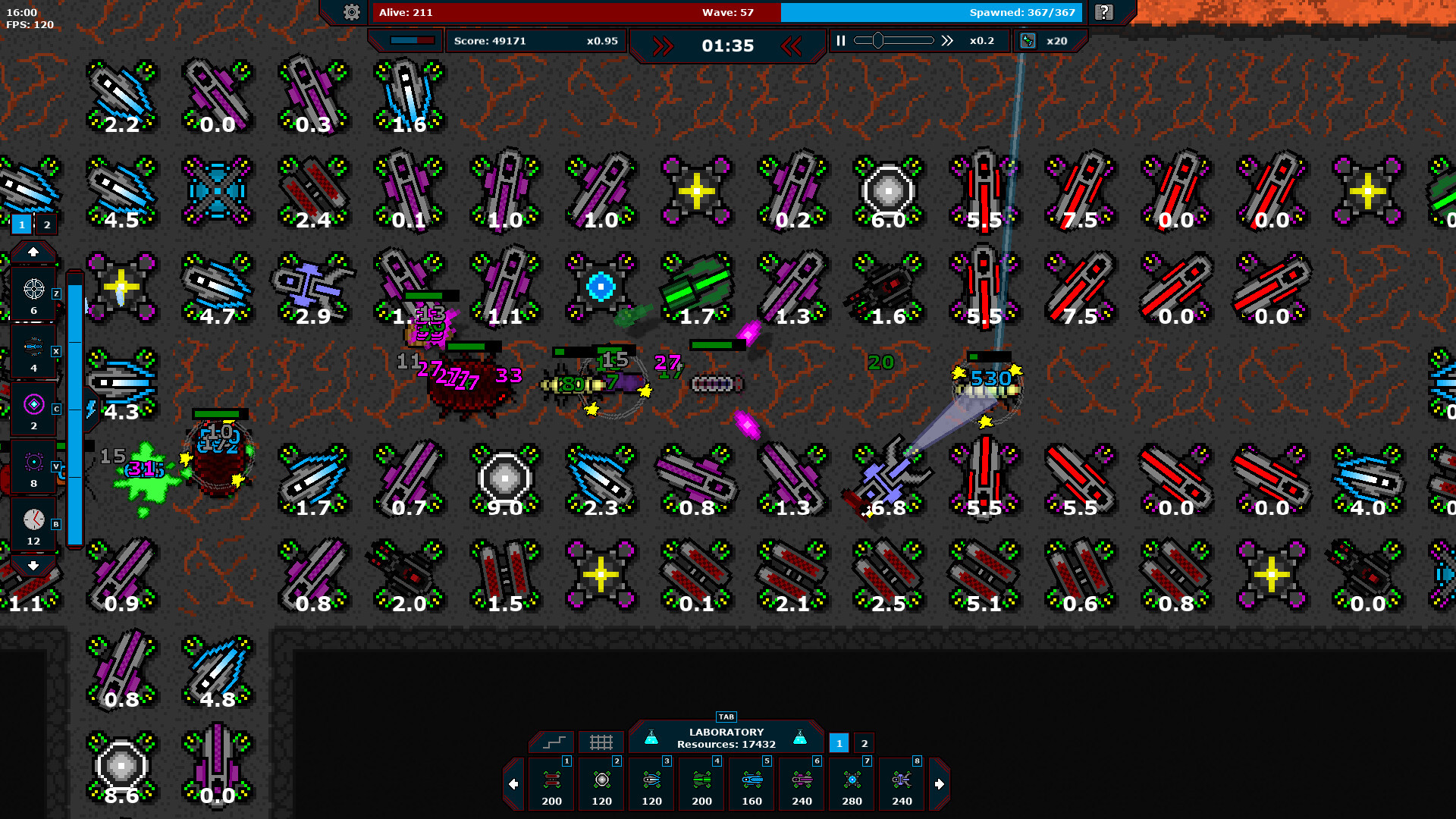Choose the purple claw tower in slot 8

click(902, 784)
